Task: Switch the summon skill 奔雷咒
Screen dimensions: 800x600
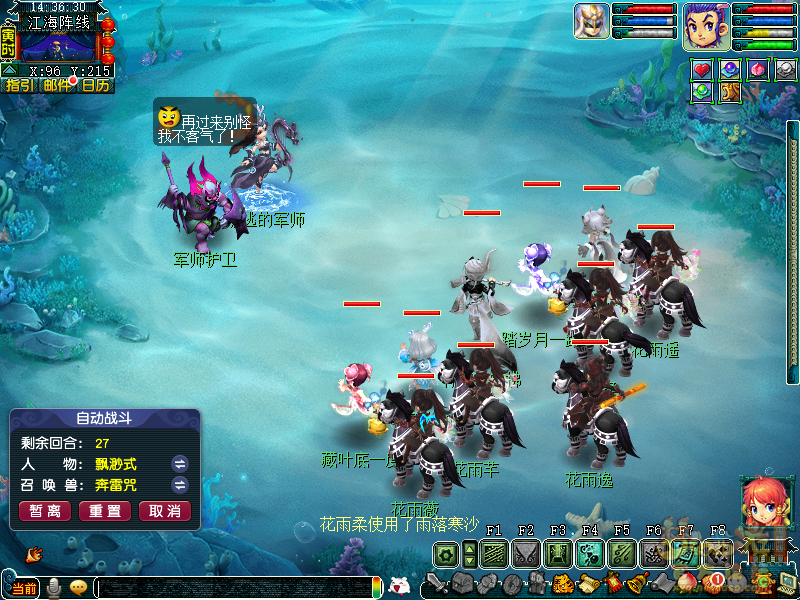Action: point(180,485)
